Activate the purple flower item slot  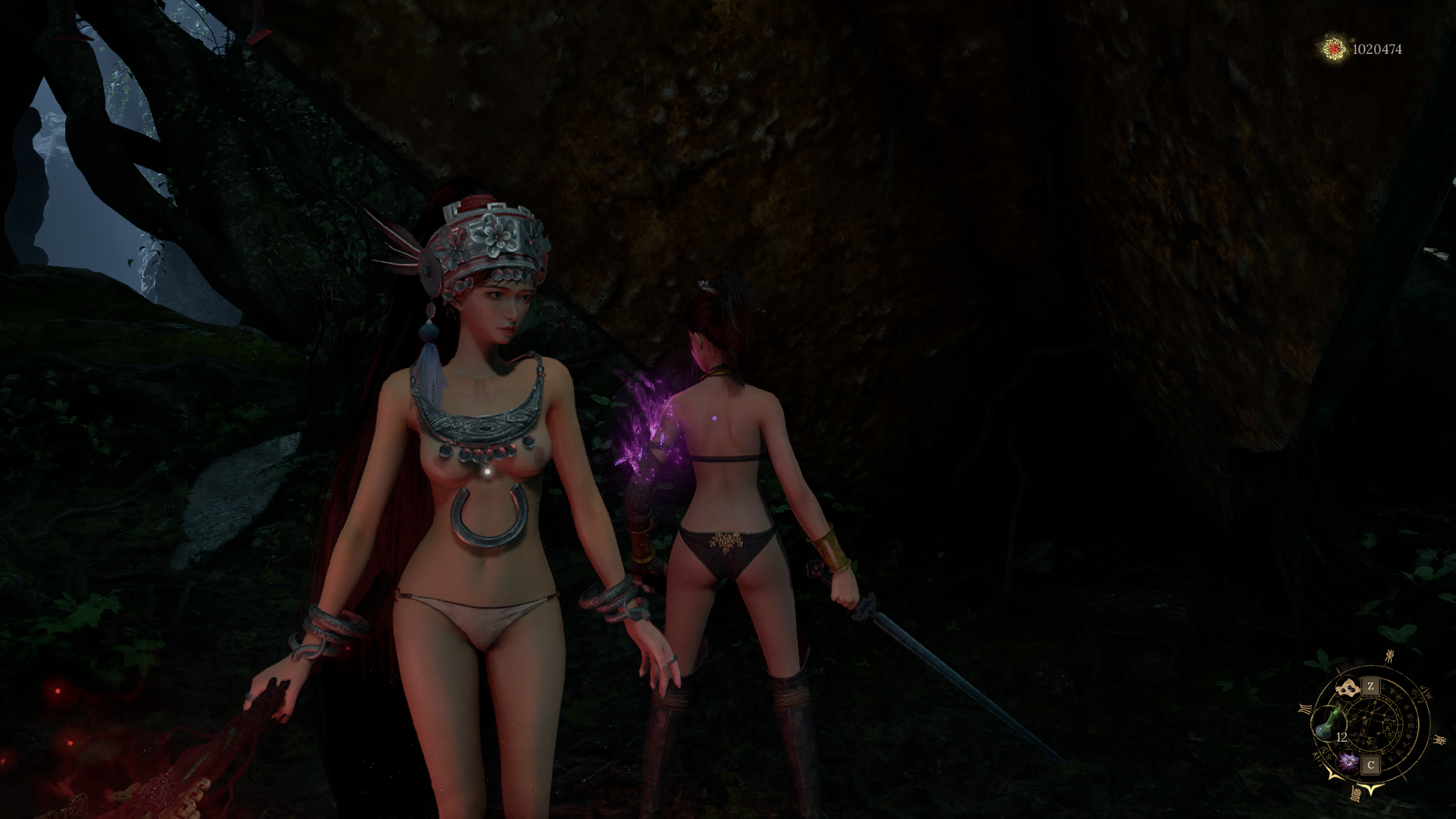(x=1348, y=761)
